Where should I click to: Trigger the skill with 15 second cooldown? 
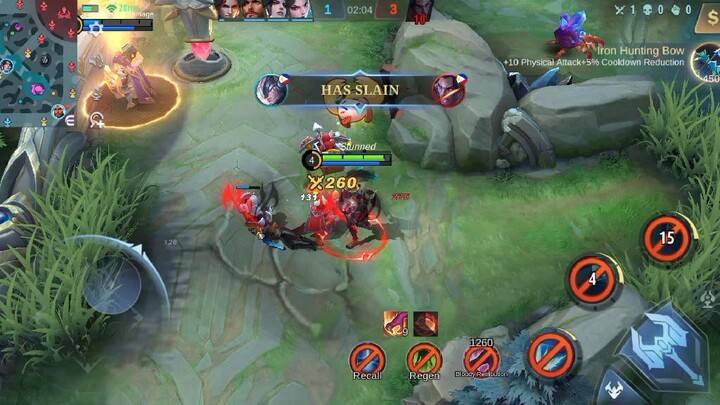click(667, 239)
